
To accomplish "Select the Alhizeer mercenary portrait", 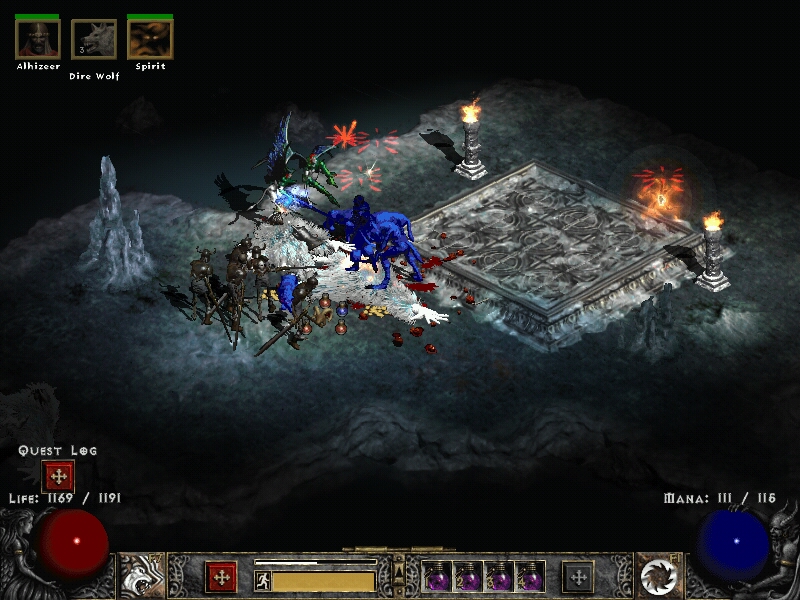I will (x=38, y=39).
